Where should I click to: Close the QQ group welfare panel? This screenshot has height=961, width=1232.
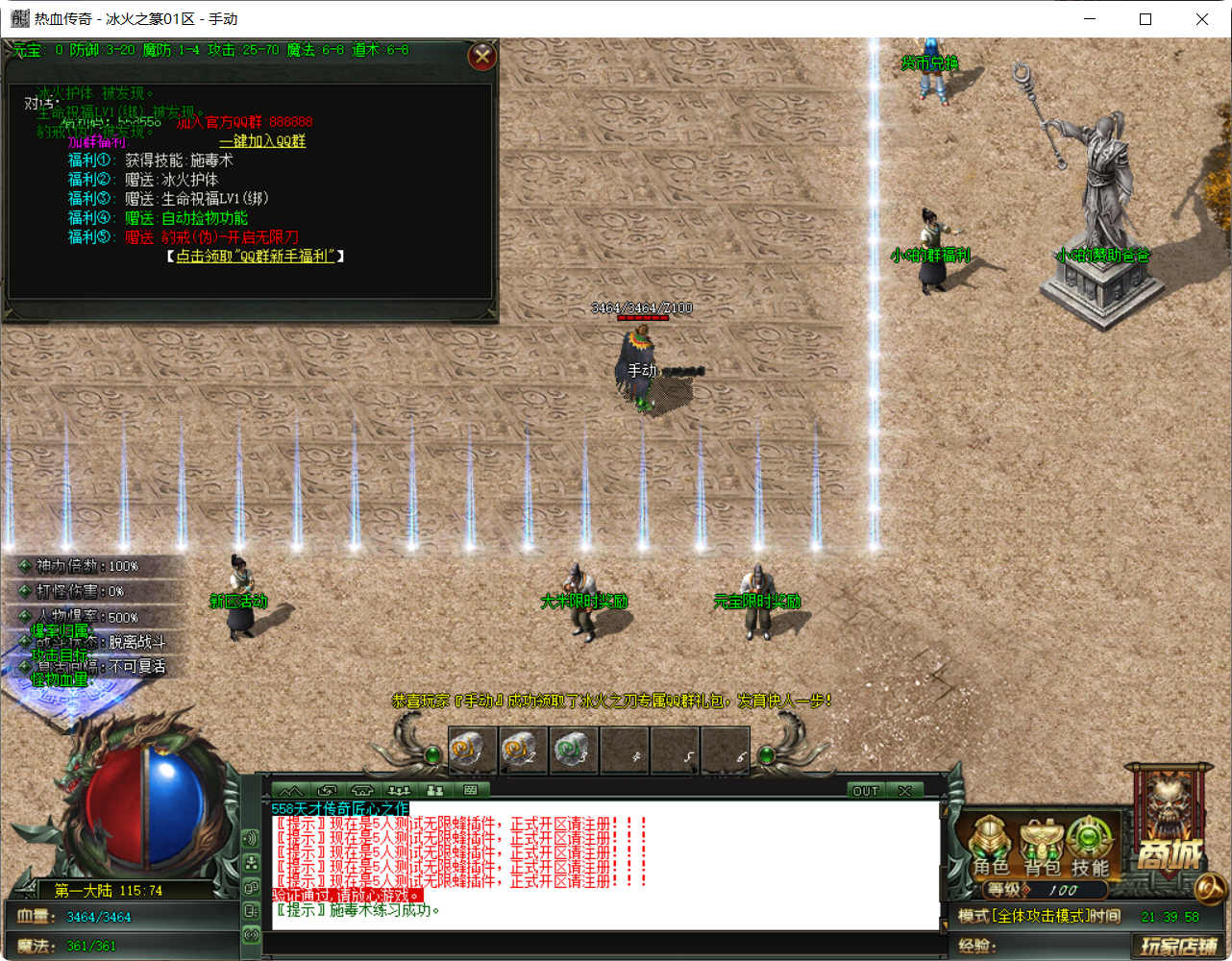click(x=481, y=56)
